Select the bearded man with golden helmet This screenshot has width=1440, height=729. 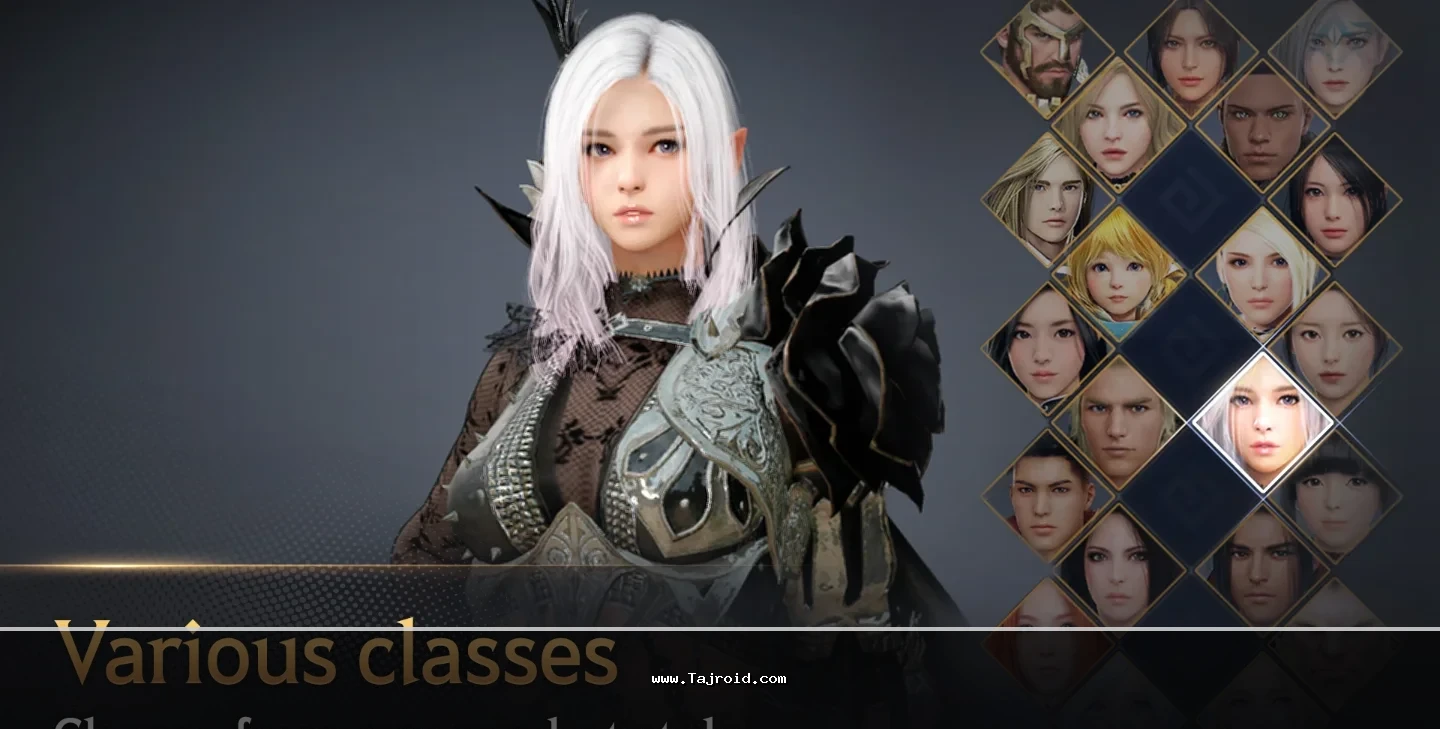coord(1046,50)
